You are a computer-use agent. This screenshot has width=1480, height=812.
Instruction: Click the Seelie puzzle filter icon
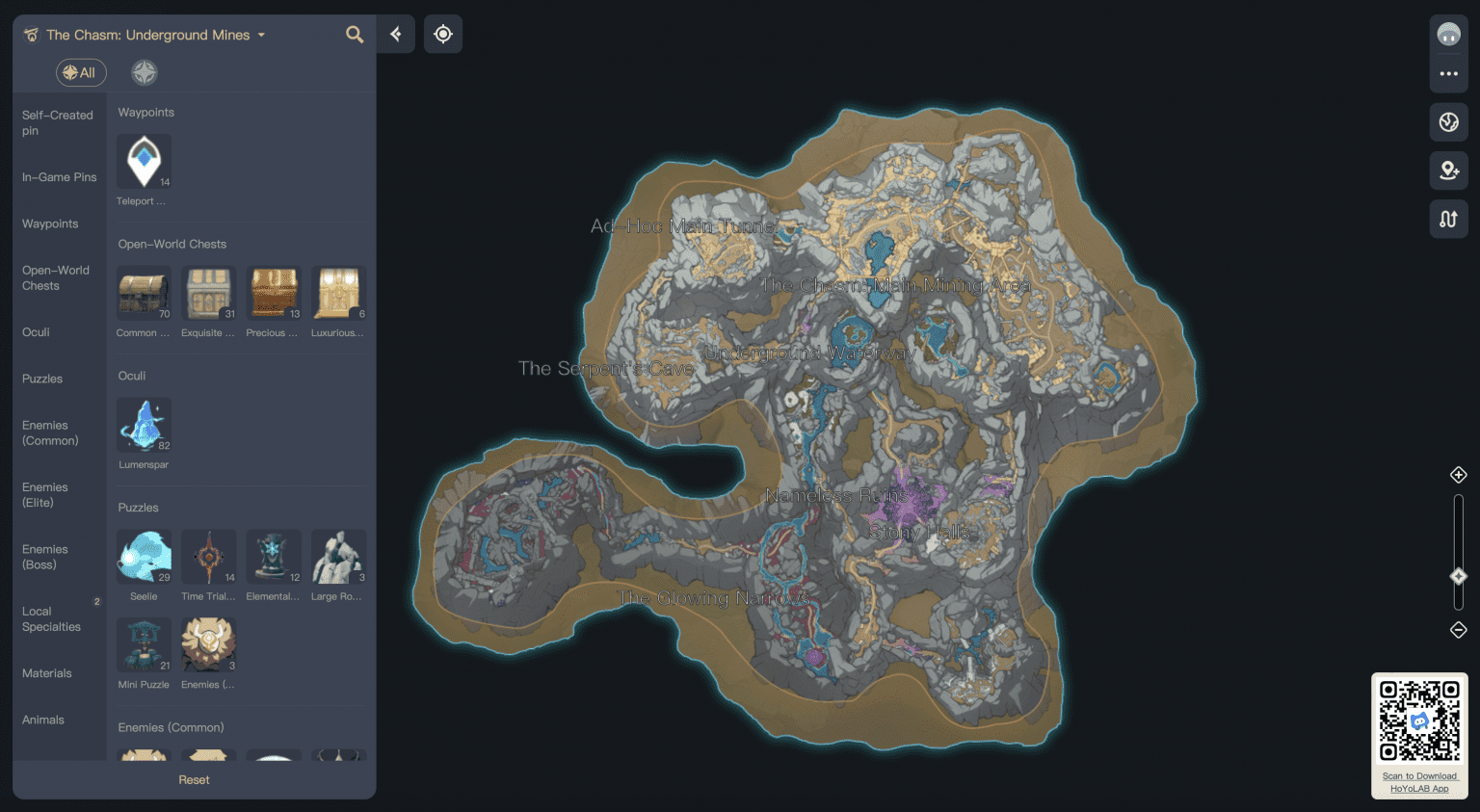point(144,556)
